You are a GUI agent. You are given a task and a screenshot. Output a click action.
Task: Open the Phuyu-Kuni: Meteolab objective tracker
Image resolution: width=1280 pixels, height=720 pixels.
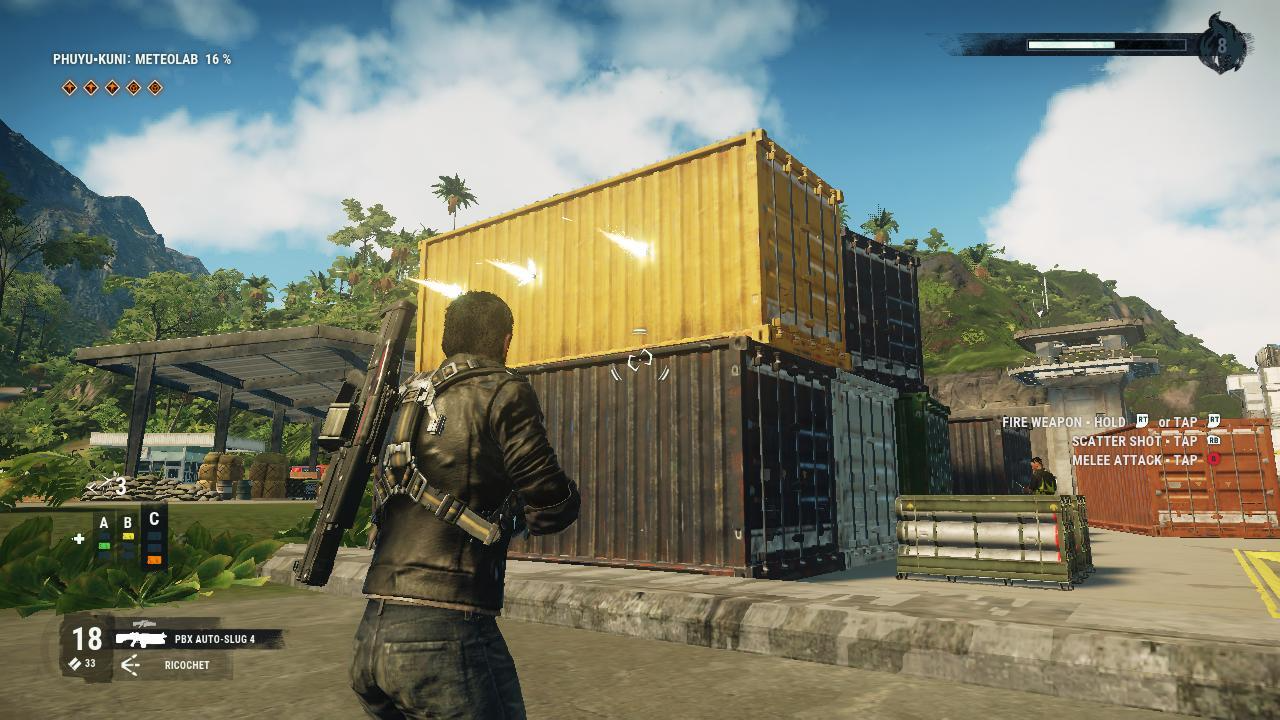tap(142, 60)
